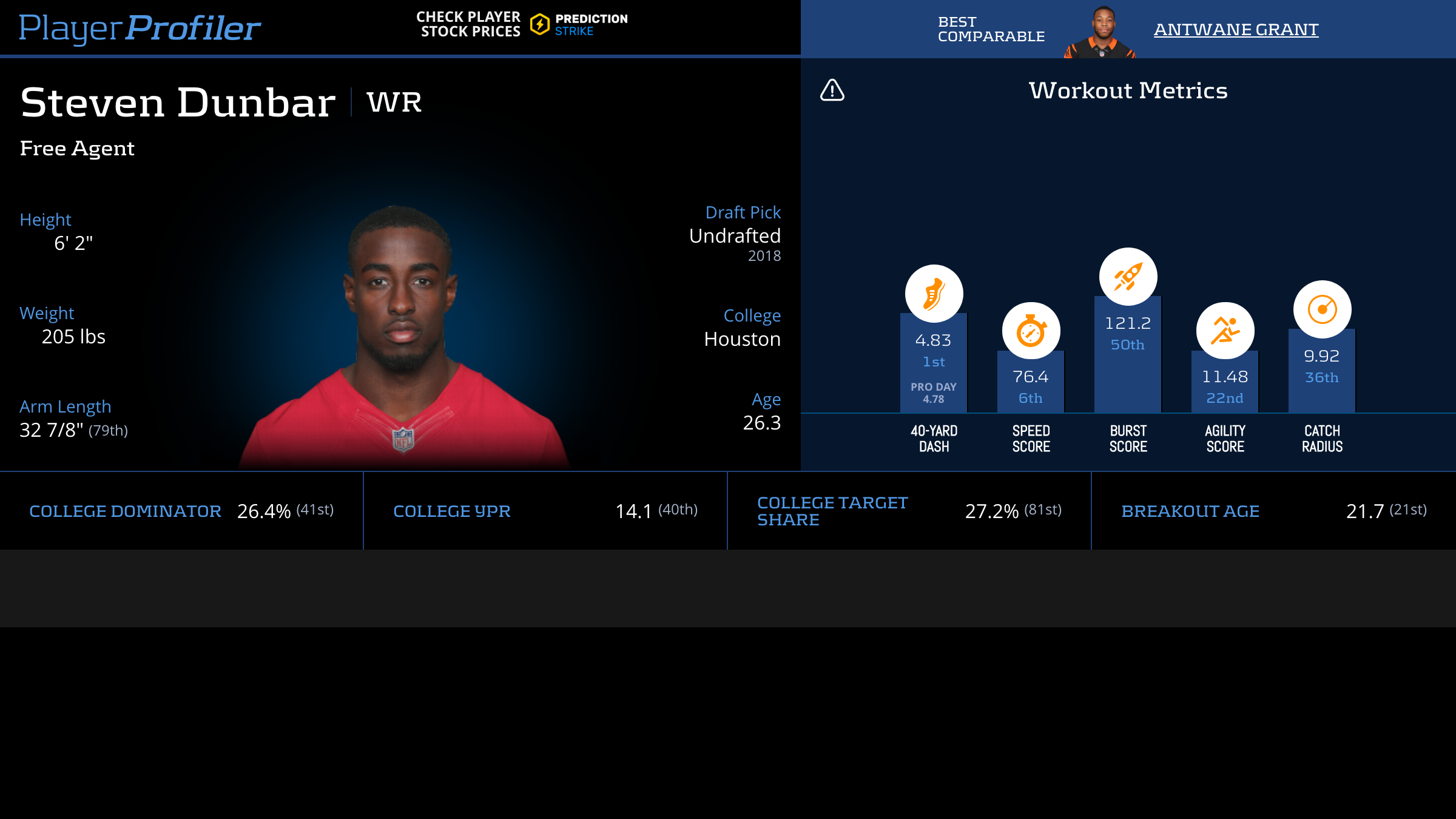Open the College Target Share metric
The width and height of the screenshot is (1456, 819).
832,511
